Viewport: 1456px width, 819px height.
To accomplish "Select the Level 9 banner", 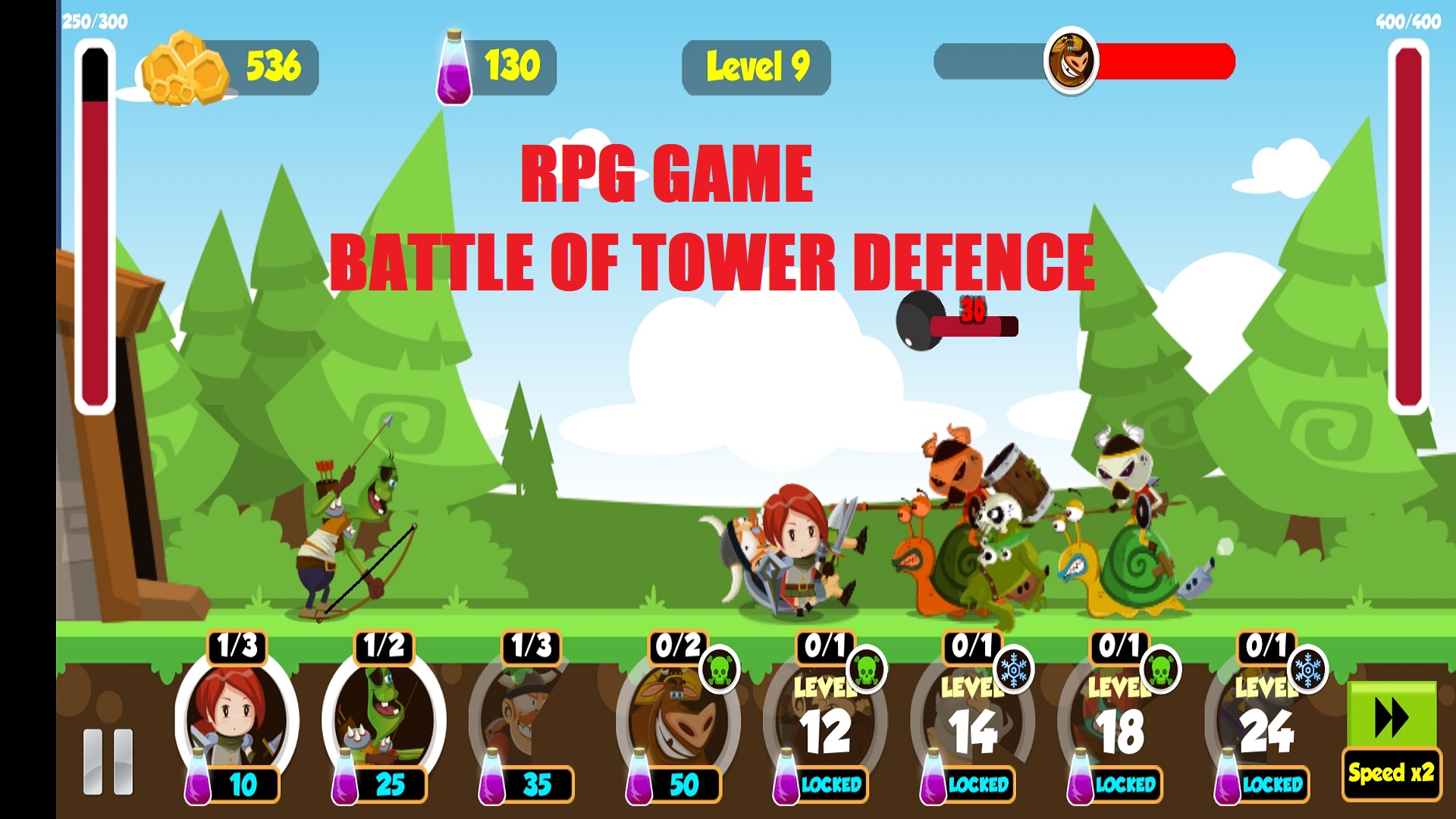I will pos(757,67).
